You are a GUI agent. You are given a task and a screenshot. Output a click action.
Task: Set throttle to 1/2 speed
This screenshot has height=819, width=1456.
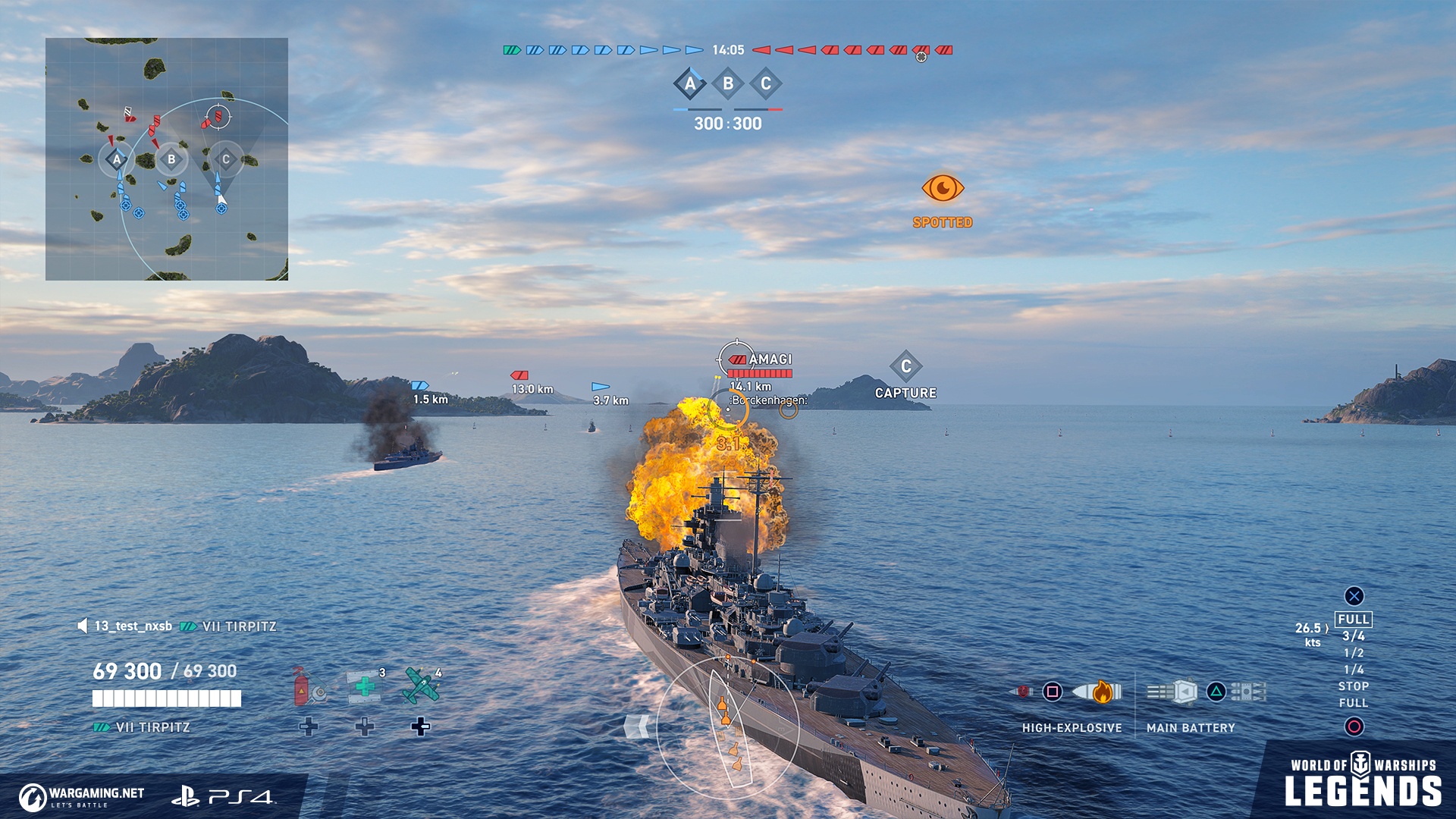[x=1354, y=653]
